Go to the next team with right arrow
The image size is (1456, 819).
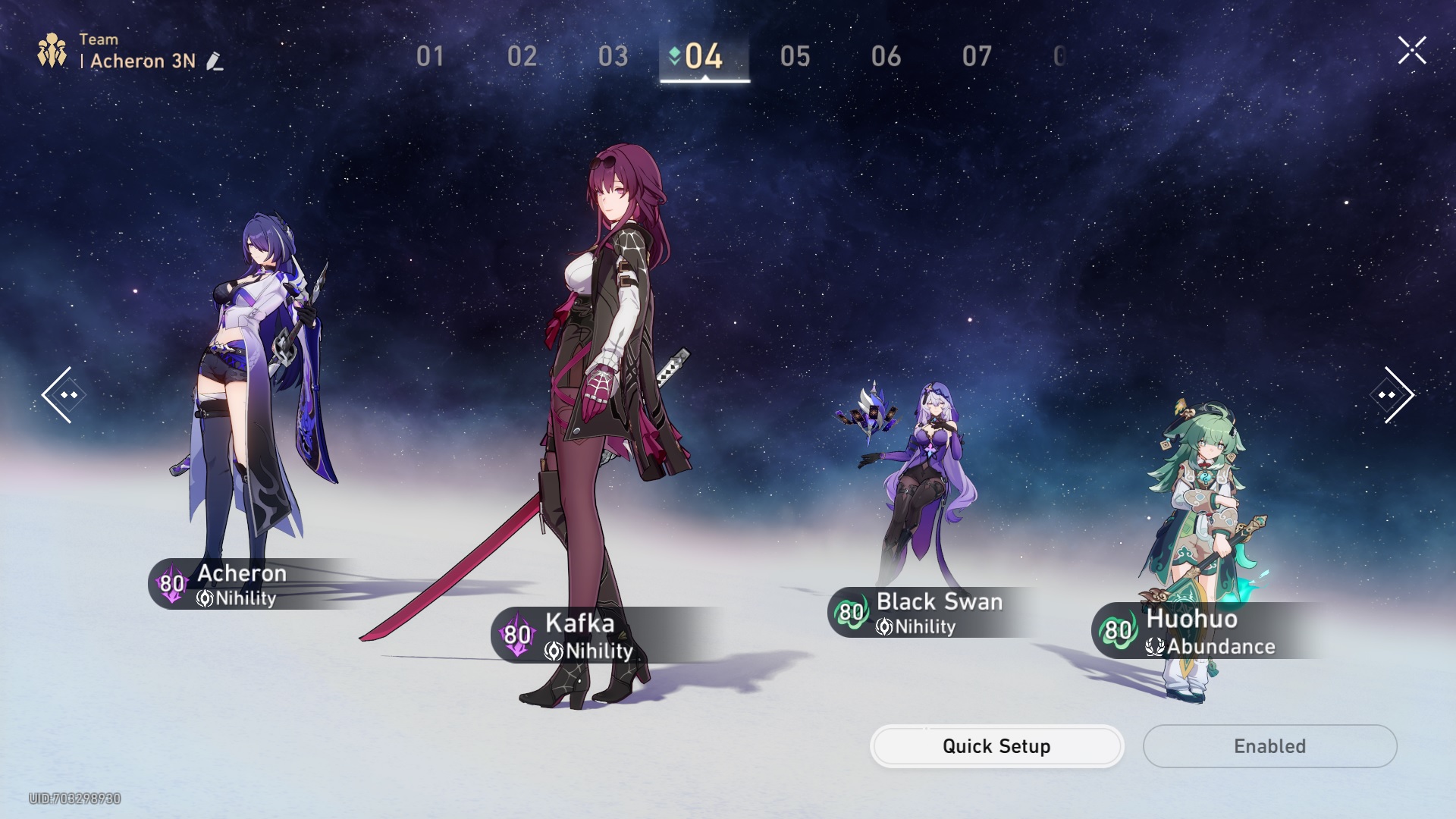1392,395
